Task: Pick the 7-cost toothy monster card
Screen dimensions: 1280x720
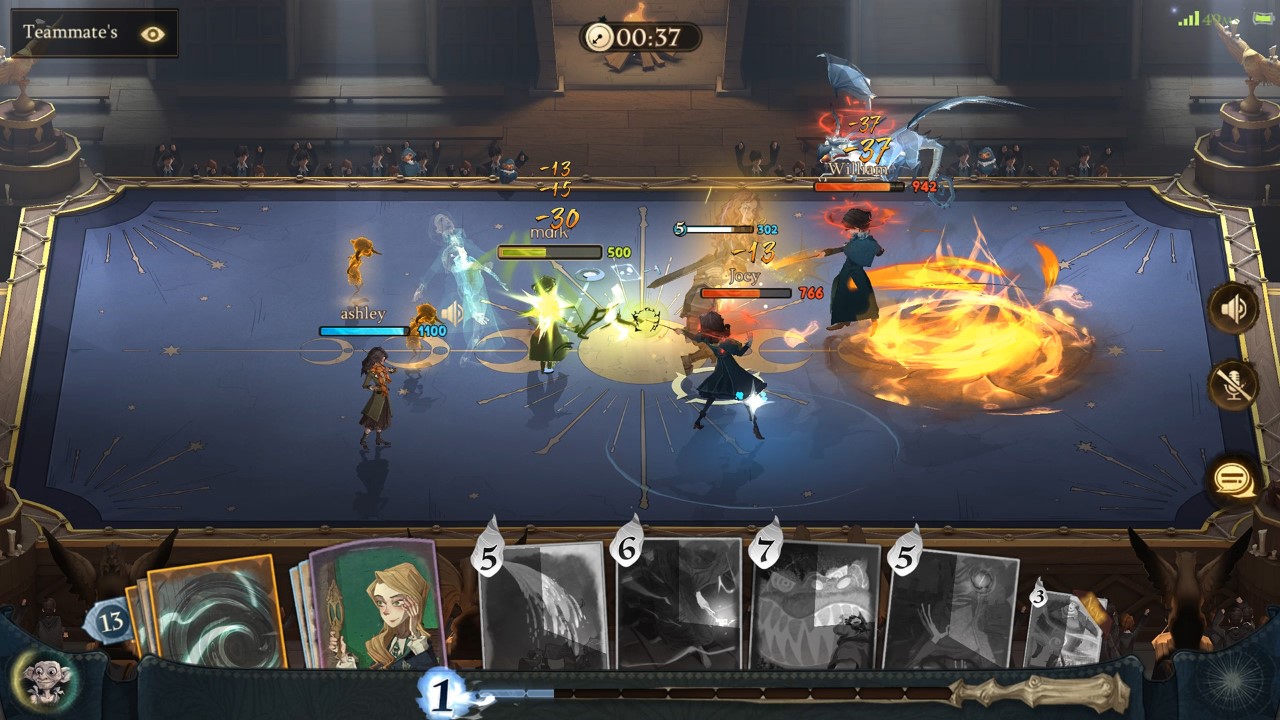Action: (x=815, y=605)
